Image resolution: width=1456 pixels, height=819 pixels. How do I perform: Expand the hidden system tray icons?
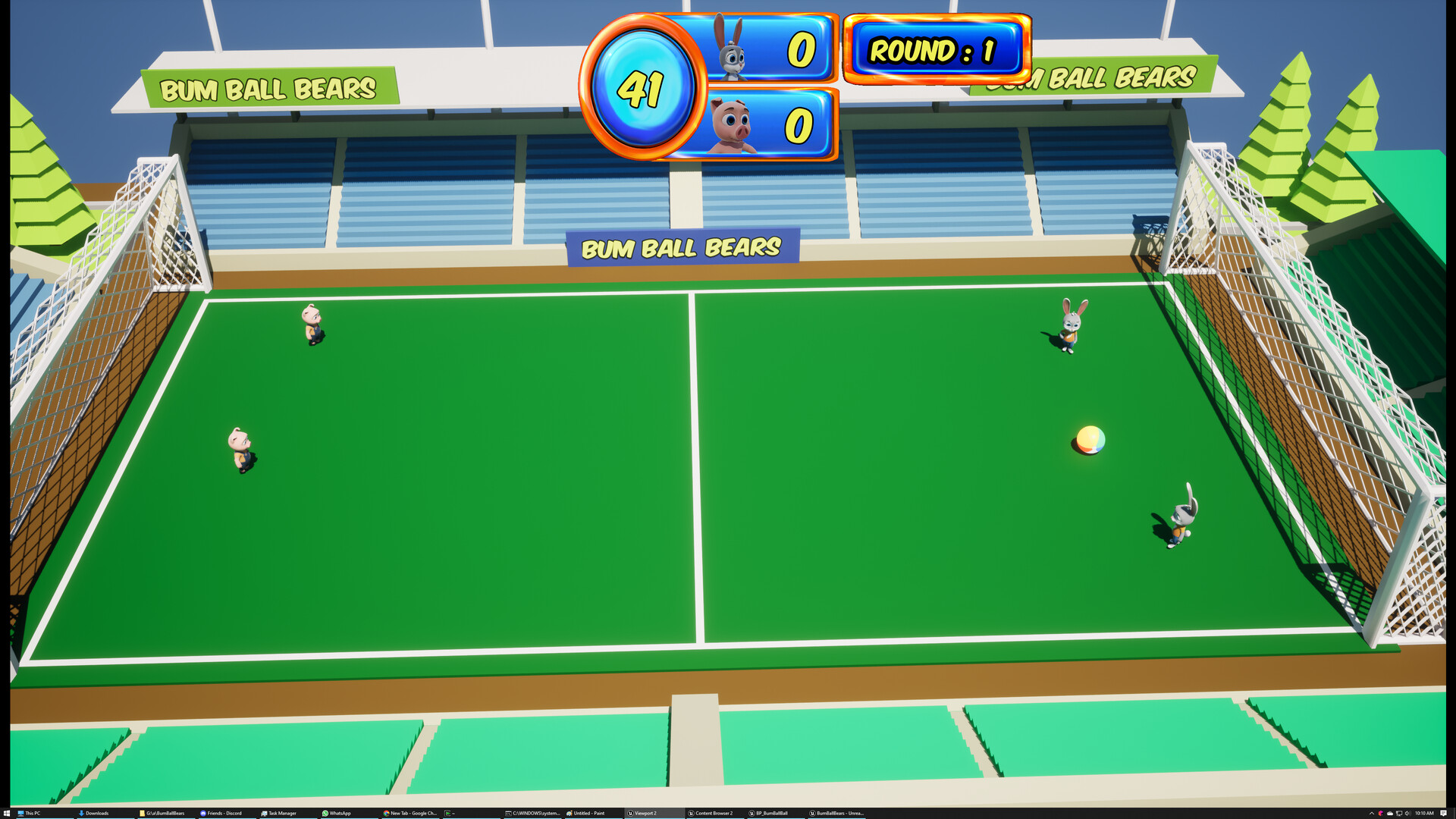click(1372, 812)
